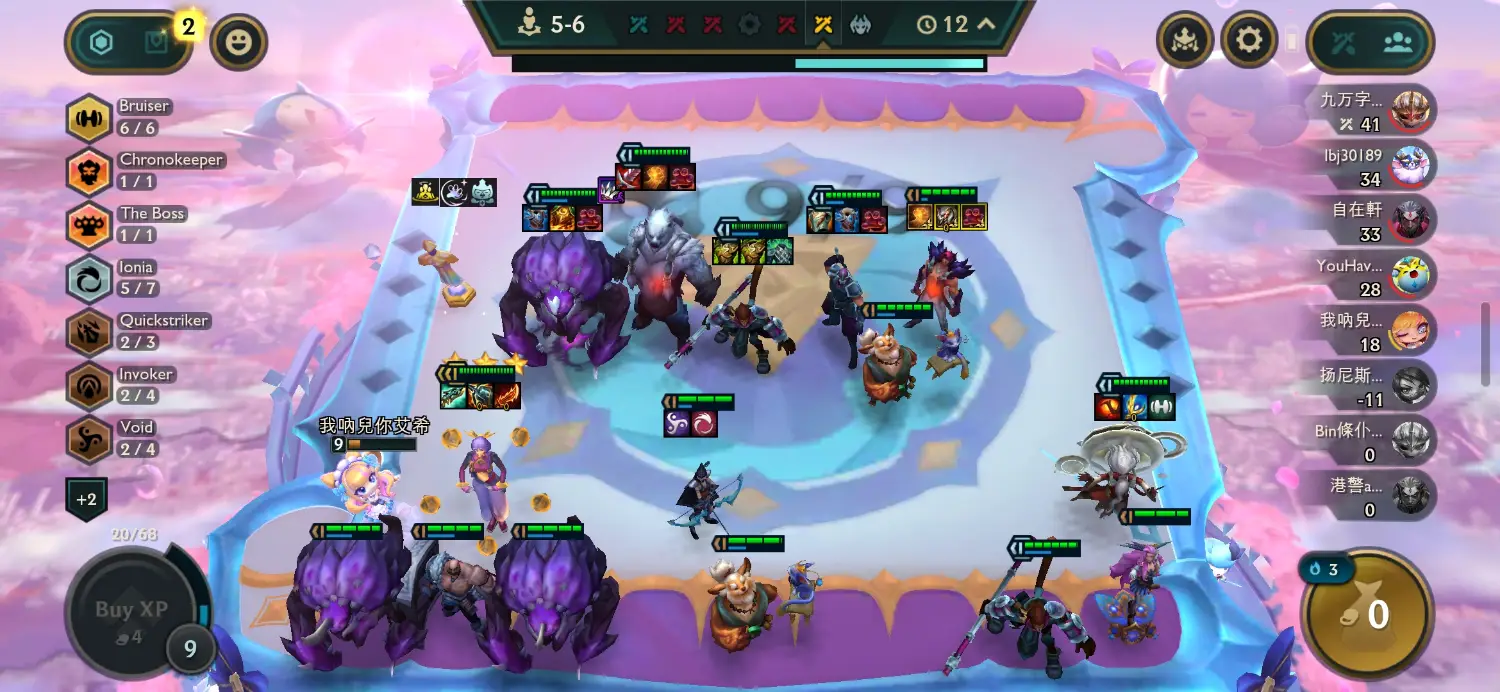Check the Quickstriker 2/3 trait

point(89,332)
